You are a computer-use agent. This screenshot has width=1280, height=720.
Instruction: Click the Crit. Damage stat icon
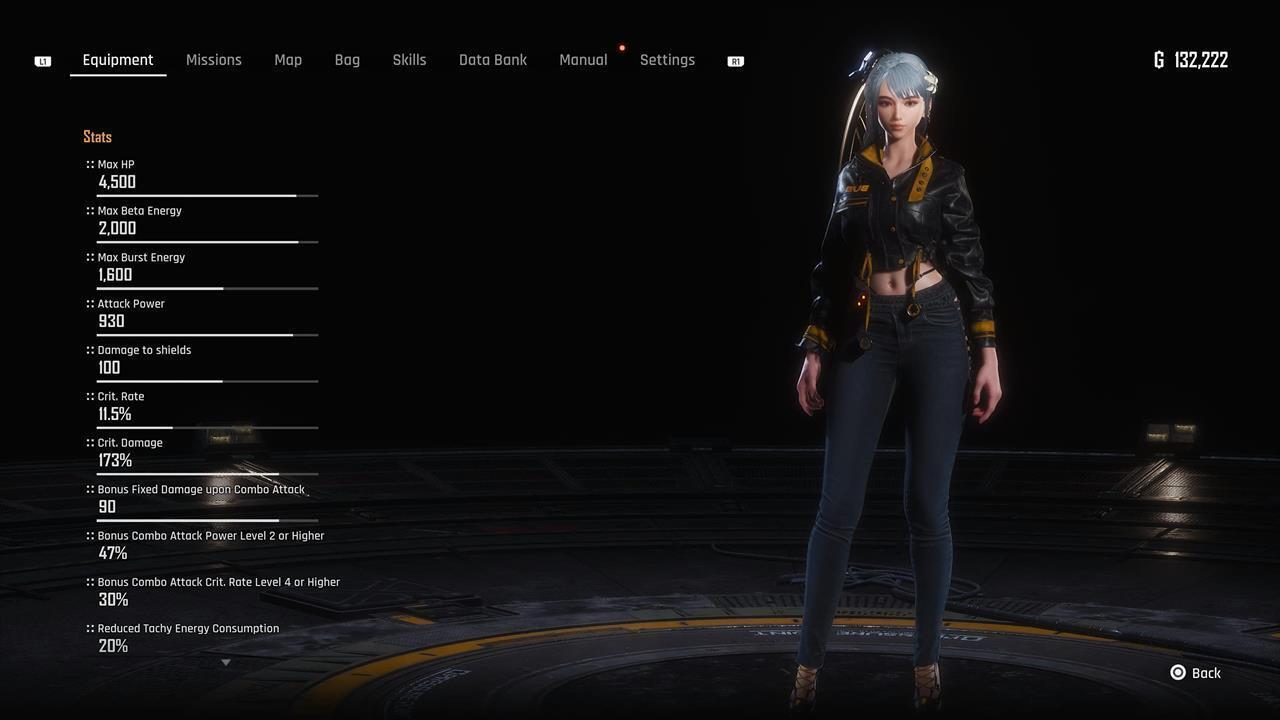(89, 442)
